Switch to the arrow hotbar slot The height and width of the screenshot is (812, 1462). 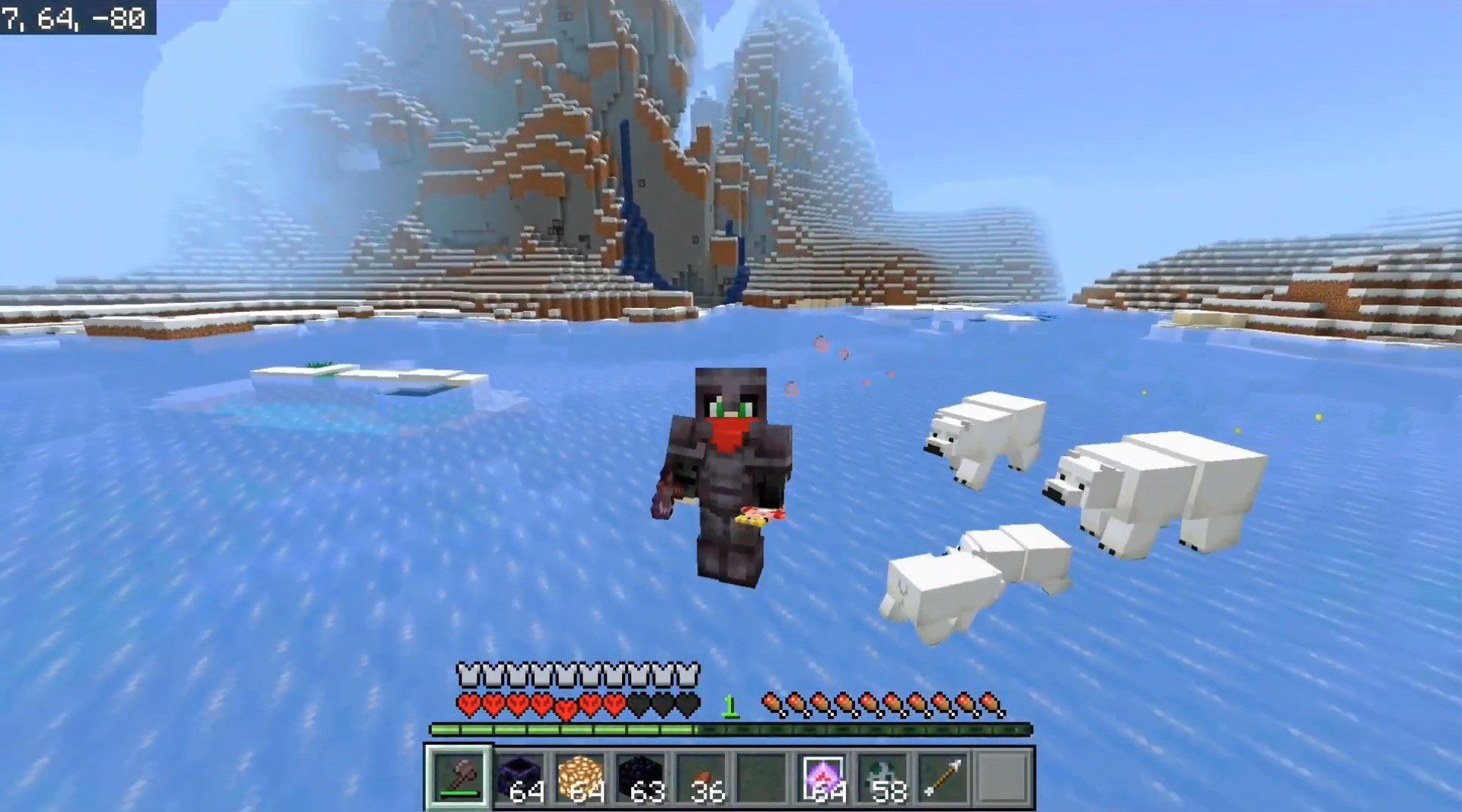tap(943, 778)
